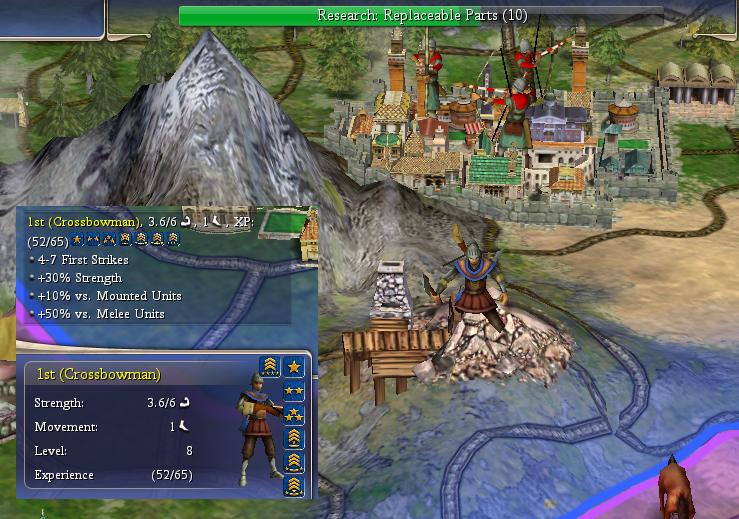Select the two-star promotion icon
Image resolution: width=739 pixels, height=519 pixels.
pyautogui.click(x=294, y=390)
